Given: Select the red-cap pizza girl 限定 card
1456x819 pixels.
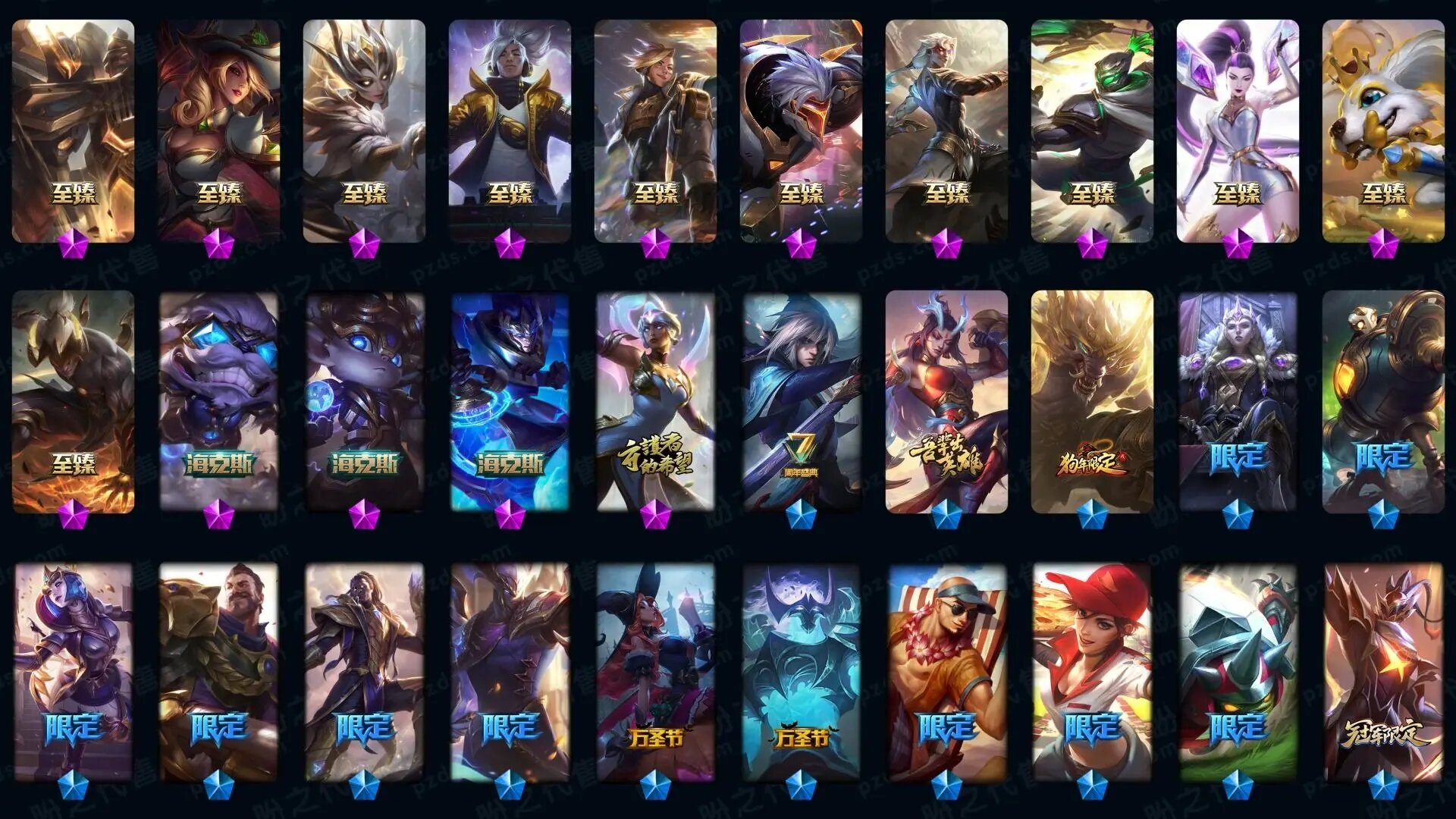Looking at the screenshot, I should [1092, 672].
